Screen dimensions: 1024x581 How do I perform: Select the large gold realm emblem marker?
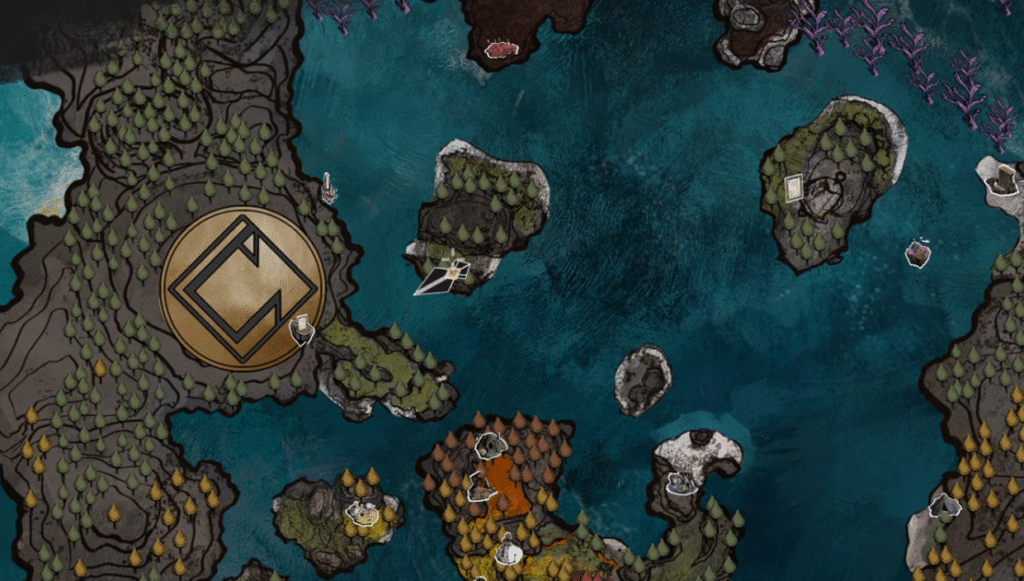(x=243, y=288)
